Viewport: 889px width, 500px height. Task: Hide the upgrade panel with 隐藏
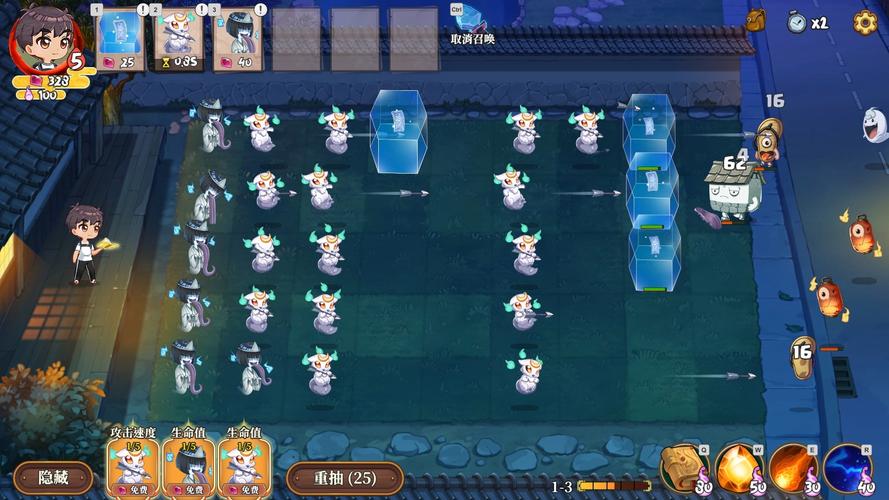(53, 477)
